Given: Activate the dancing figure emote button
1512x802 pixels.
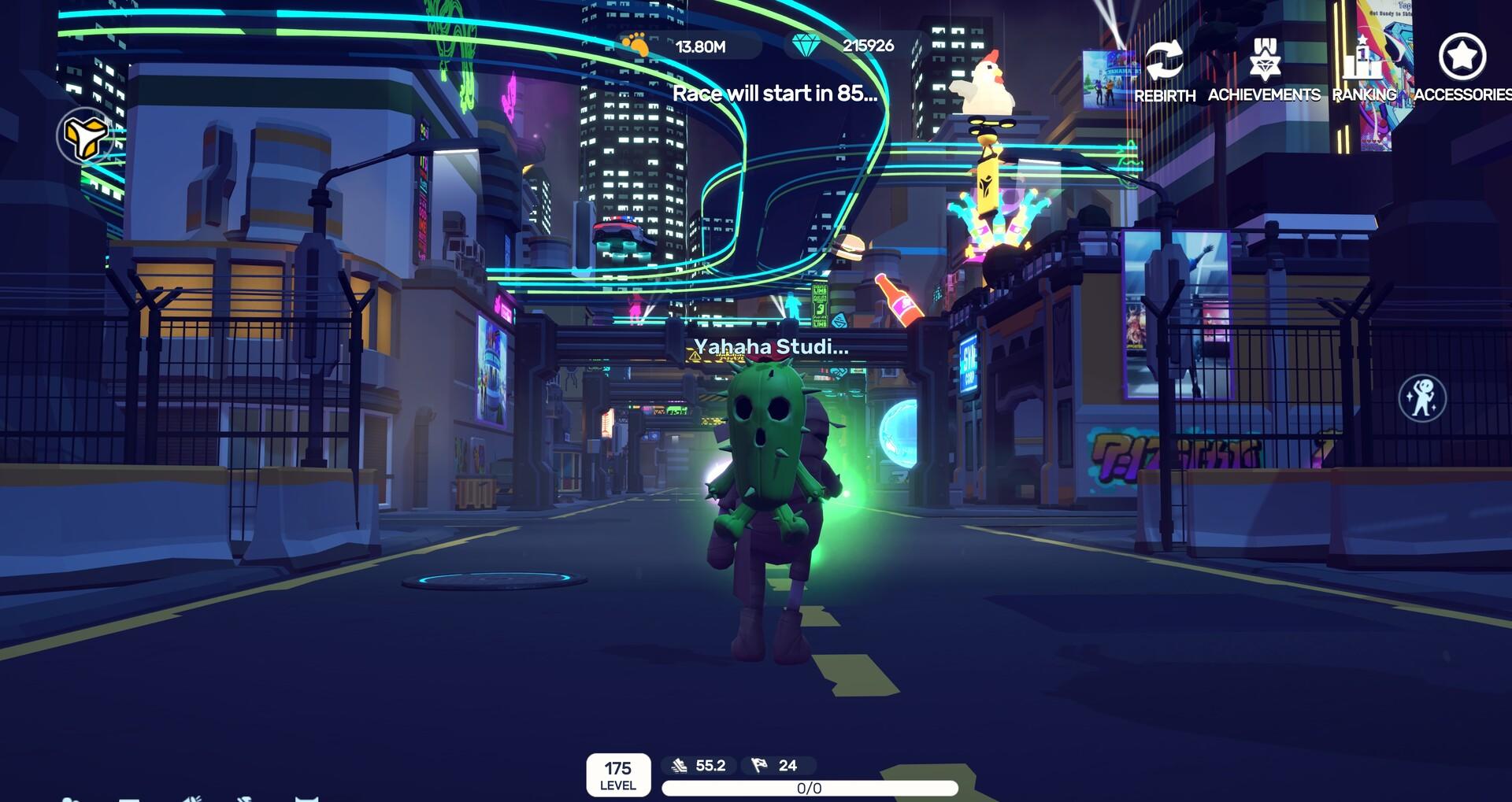Looking at the screenshot, I should 1421,398.
